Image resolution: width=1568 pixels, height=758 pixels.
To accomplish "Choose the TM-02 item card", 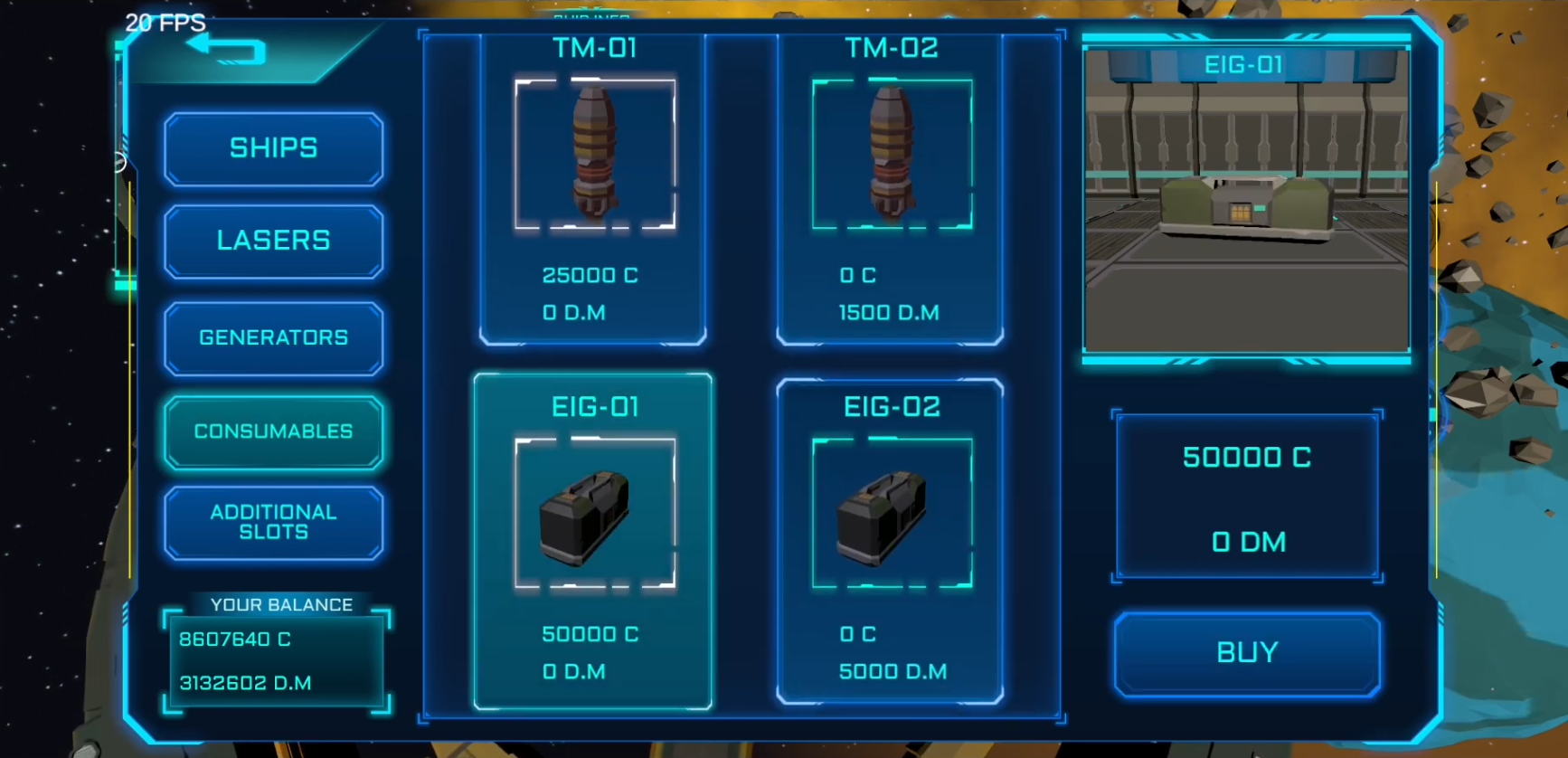I will coord(891,190).
